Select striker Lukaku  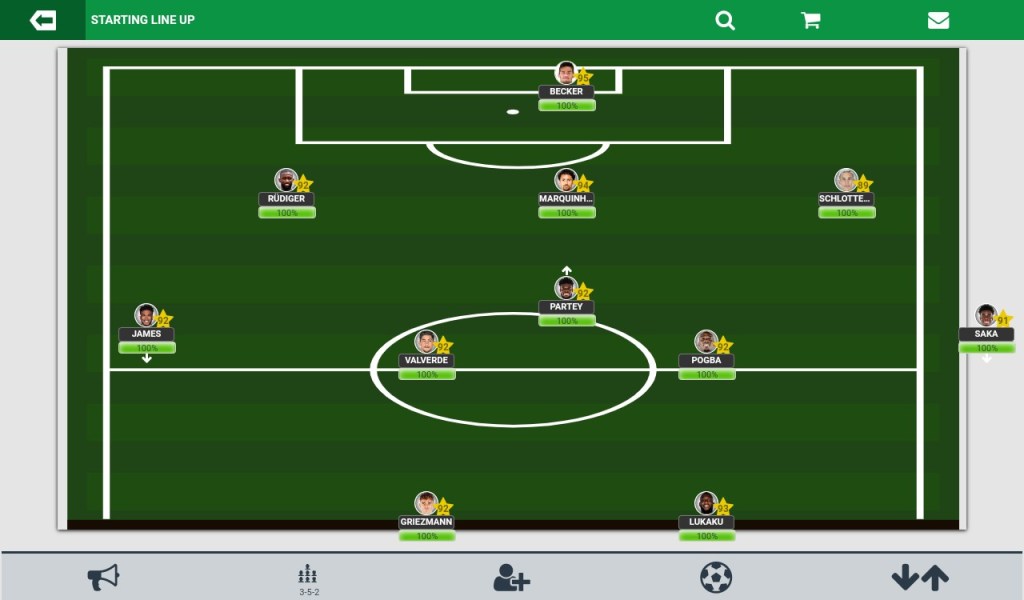(x=707, y=505)
